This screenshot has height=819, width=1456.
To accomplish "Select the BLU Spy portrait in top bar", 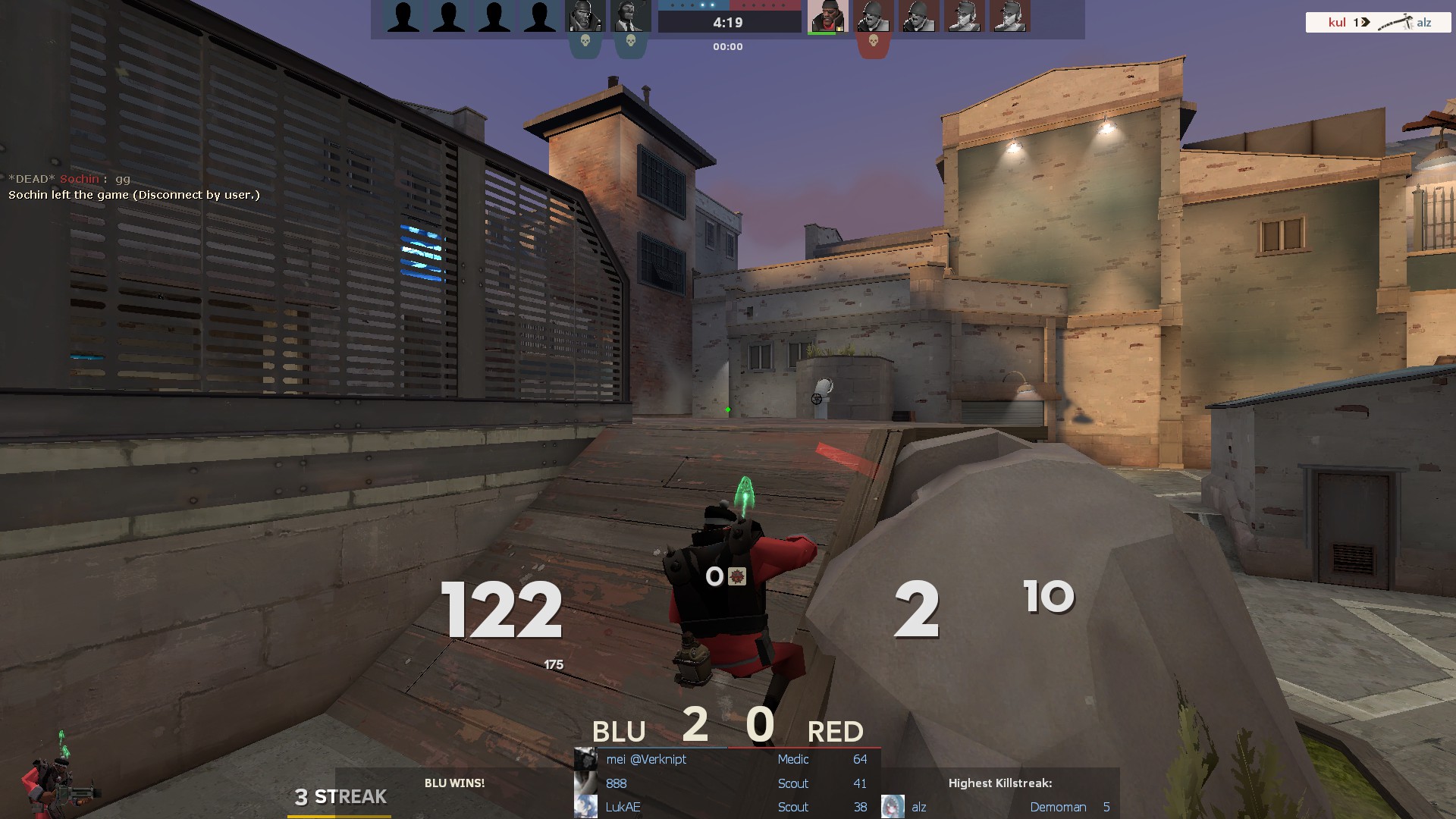I will (630, 17).
